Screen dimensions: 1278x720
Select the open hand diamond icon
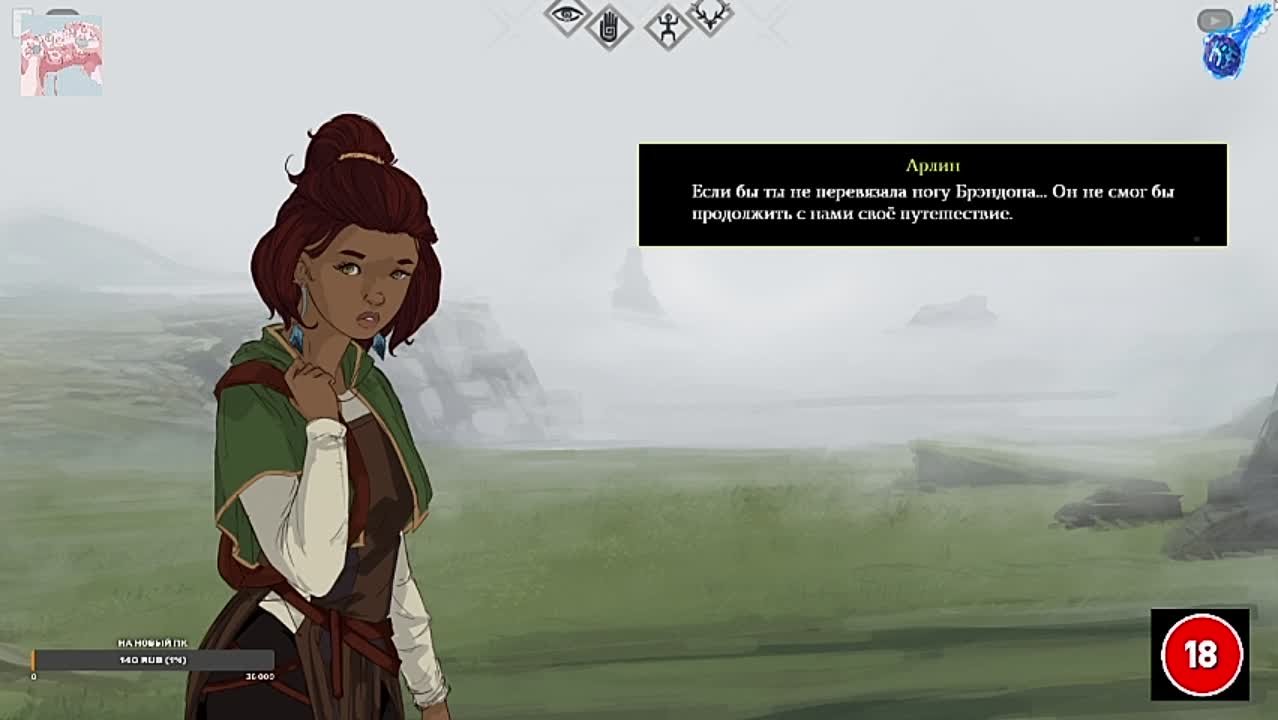608,27
